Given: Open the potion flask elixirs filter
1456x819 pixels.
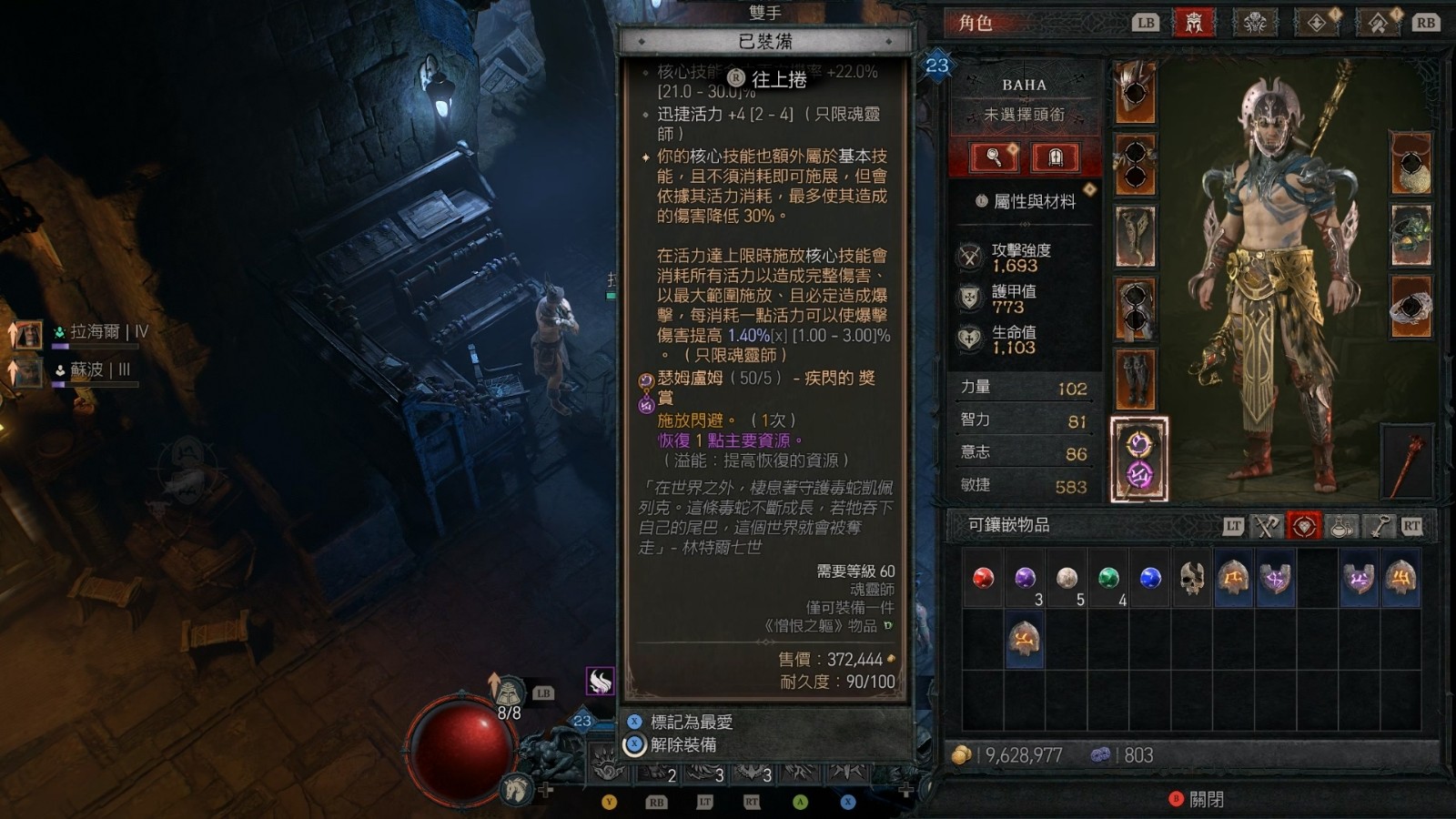Looking at the screenshot, I should click(1342, 526).
